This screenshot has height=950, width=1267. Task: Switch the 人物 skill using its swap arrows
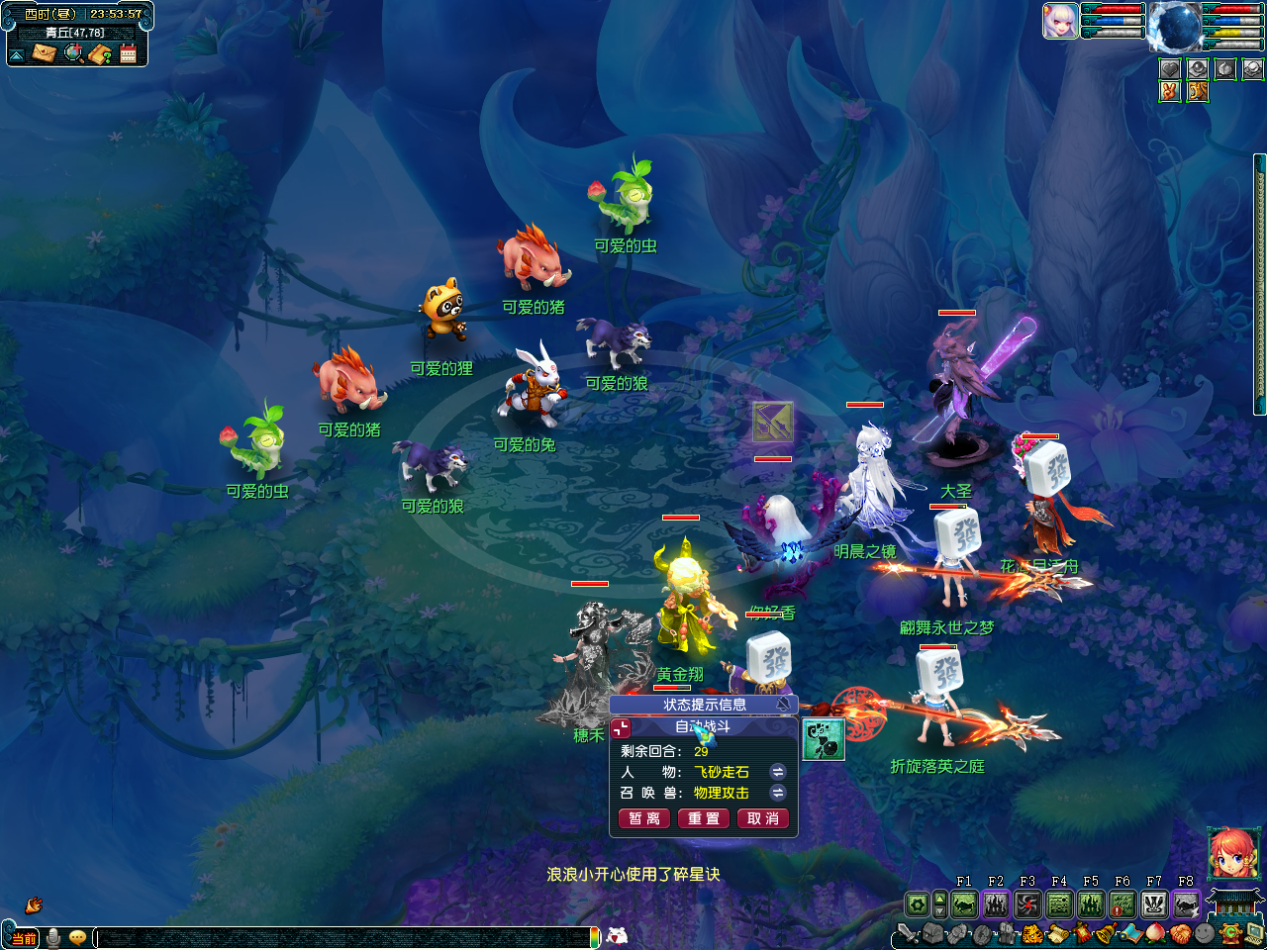coord(777,771)
